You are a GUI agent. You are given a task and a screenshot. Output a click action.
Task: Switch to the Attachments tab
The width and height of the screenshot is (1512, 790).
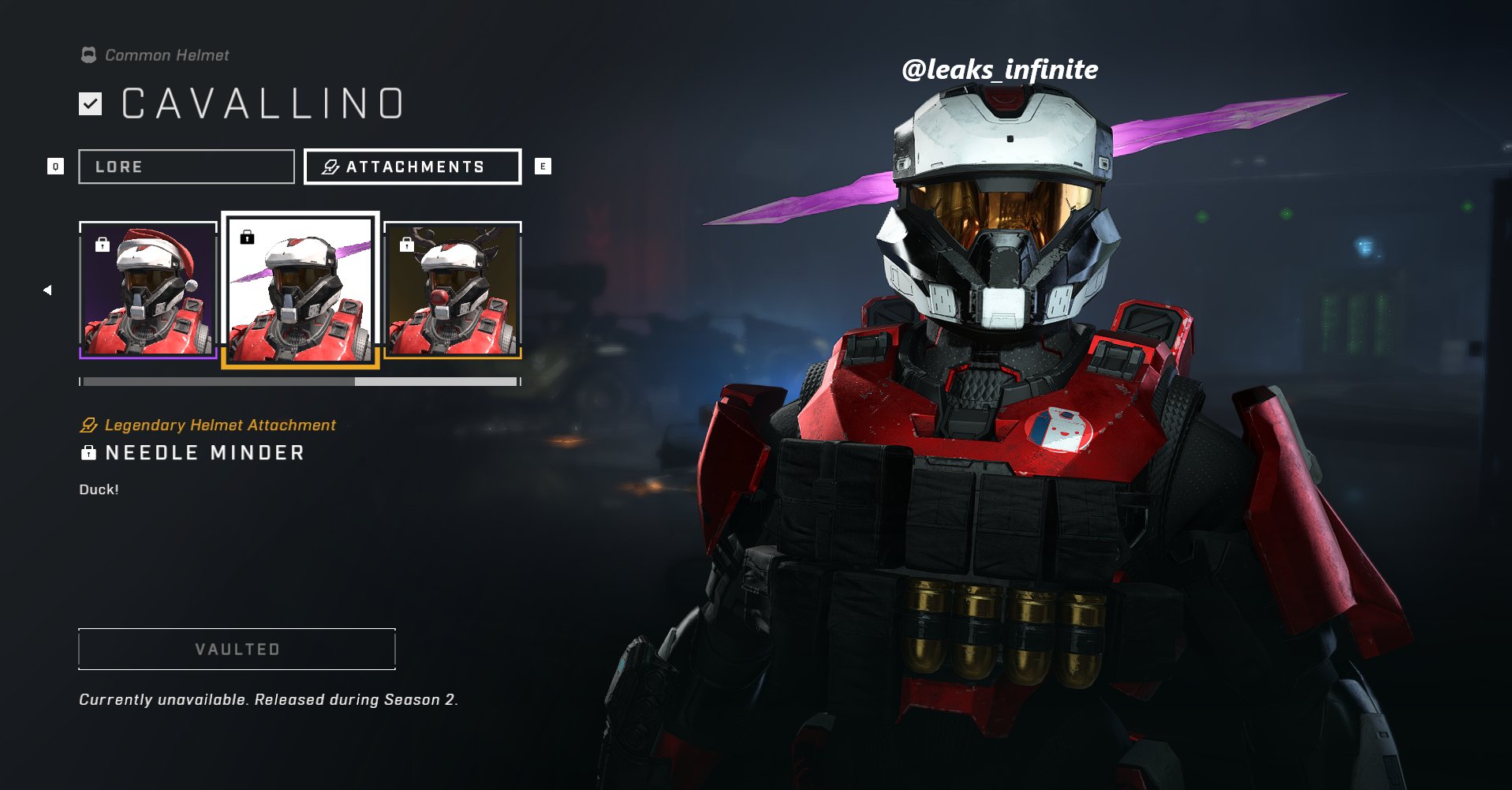coord(412,167)
